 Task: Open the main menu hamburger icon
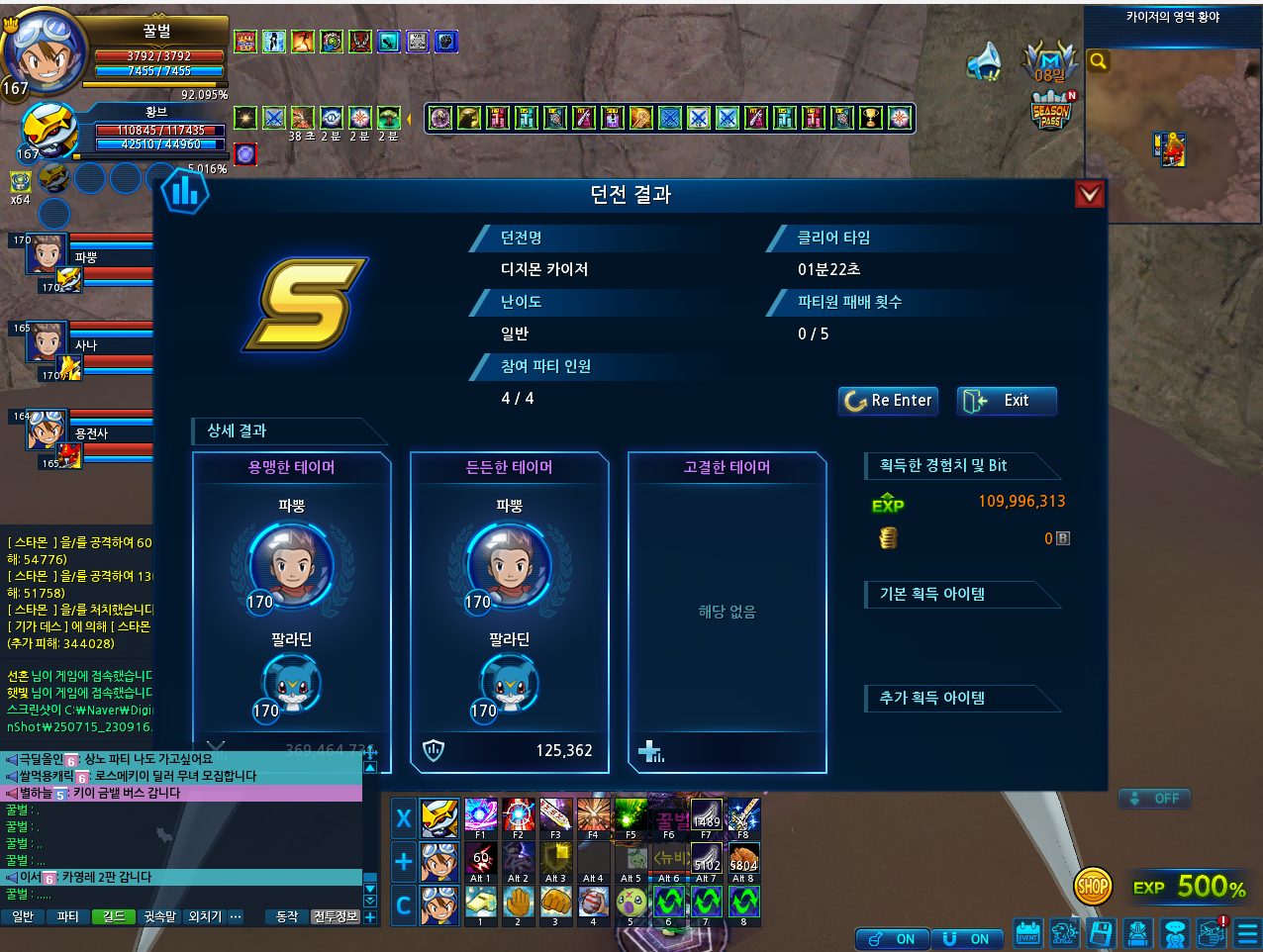1247,933
